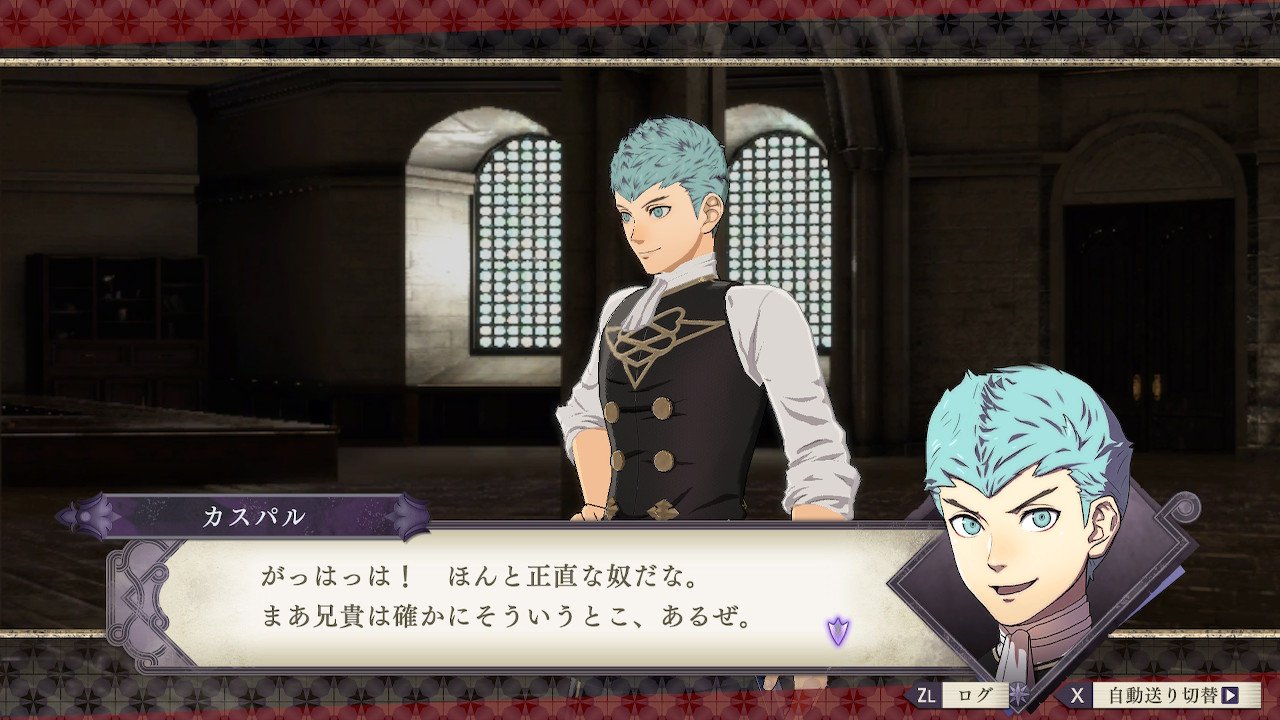This screenshot has width=1280, height=720.
Task: Enable the message log via ログ
Action: click(x=977, y=692)
